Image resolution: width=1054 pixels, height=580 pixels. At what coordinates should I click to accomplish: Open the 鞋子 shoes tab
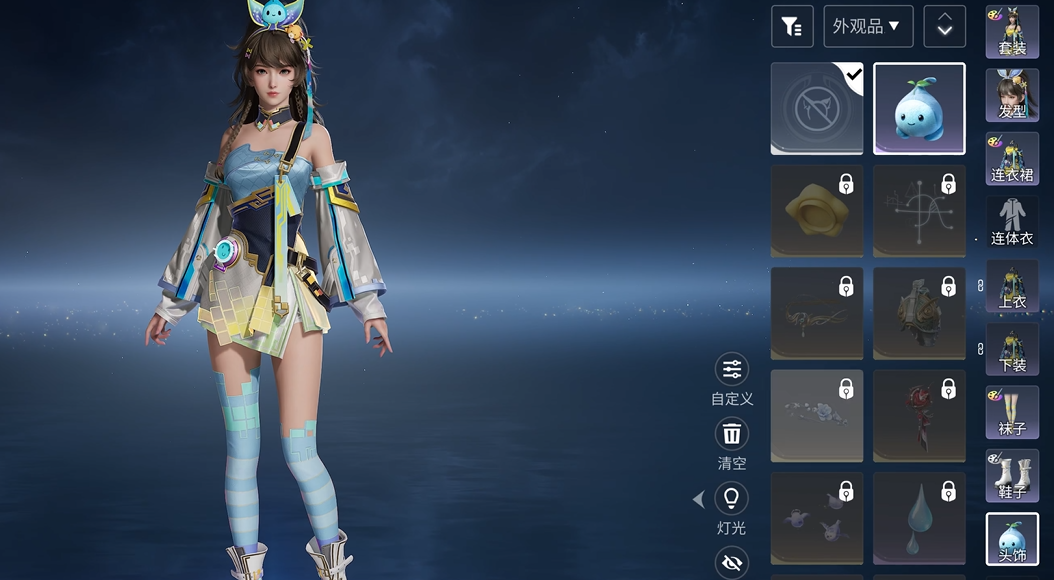coord(1012,476)
